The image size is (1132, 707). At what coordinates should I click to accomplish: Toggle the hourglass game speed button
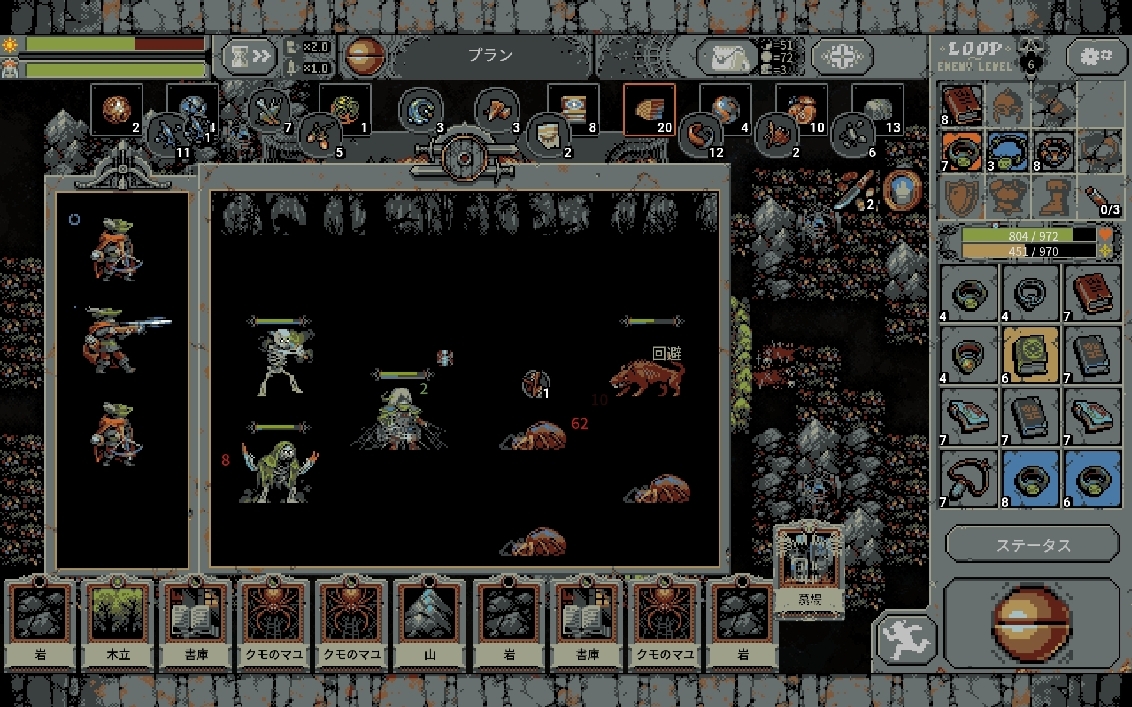(249, 56)
